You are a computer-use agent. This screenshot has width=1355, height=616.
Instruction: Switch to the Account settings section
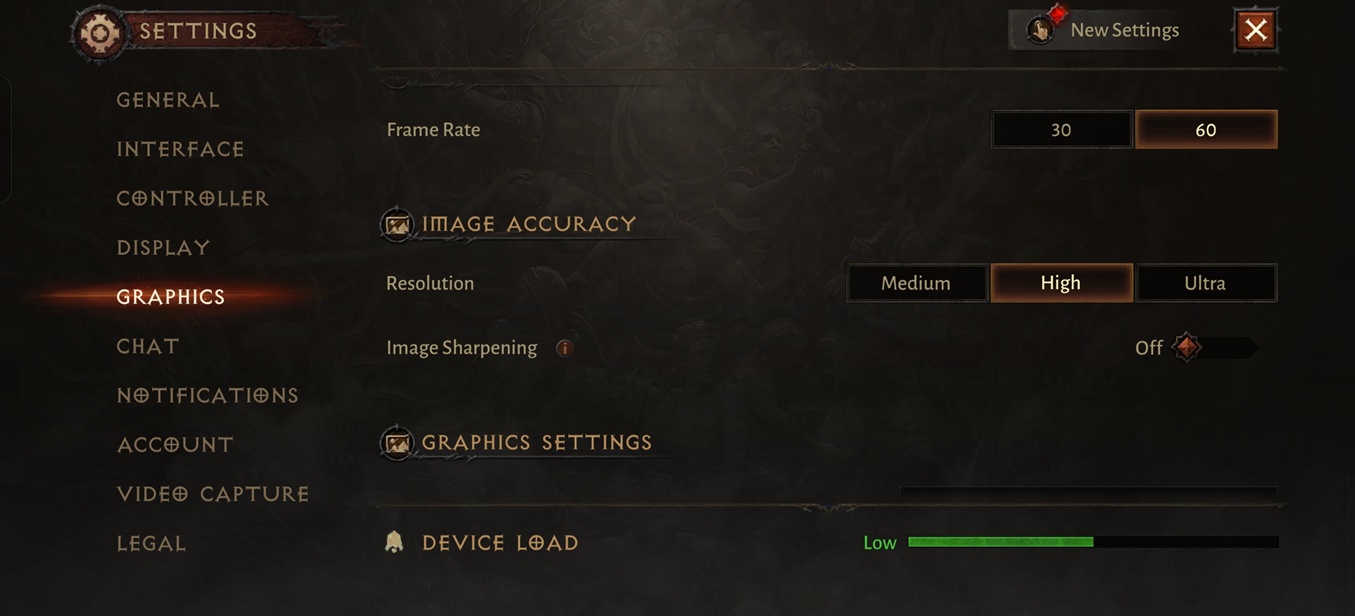point(175,444)
